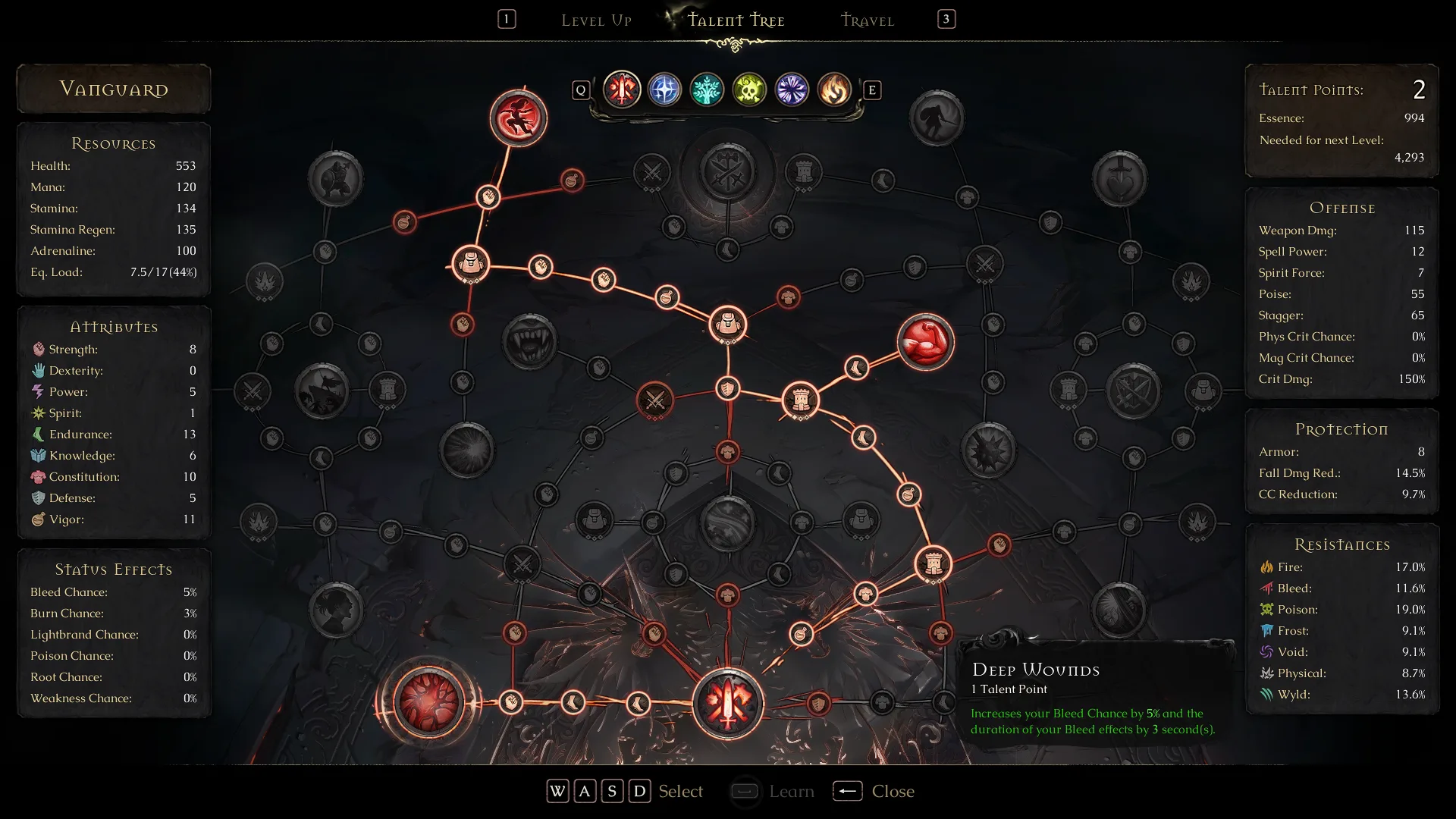Select the Strength attribute icon in Attributes panel
This screenshot has width=1456, height=819.
pos(36,350)
